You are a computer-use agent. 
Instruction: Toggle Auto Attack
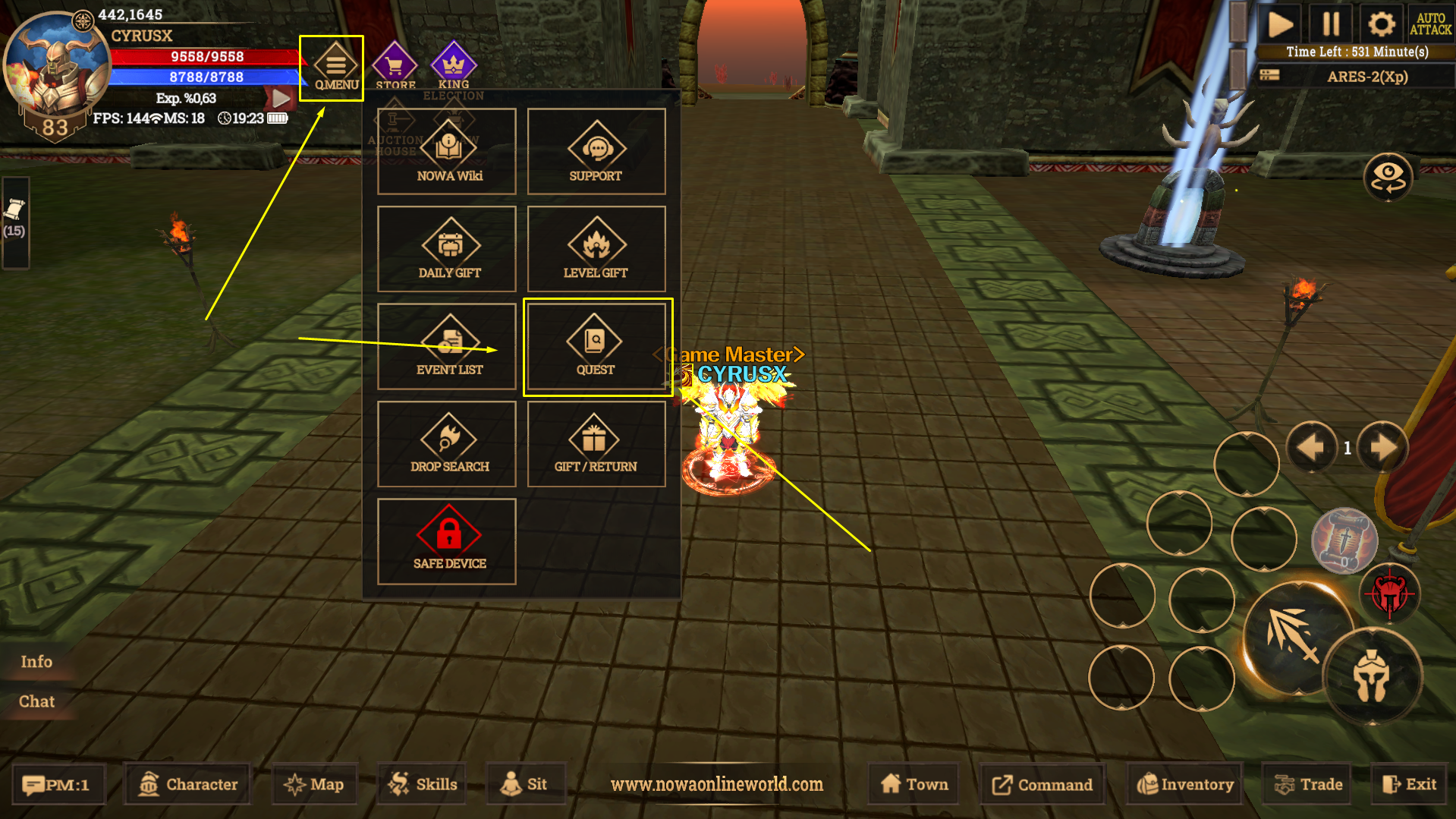pyautogui.click(x=1430, y=24)
